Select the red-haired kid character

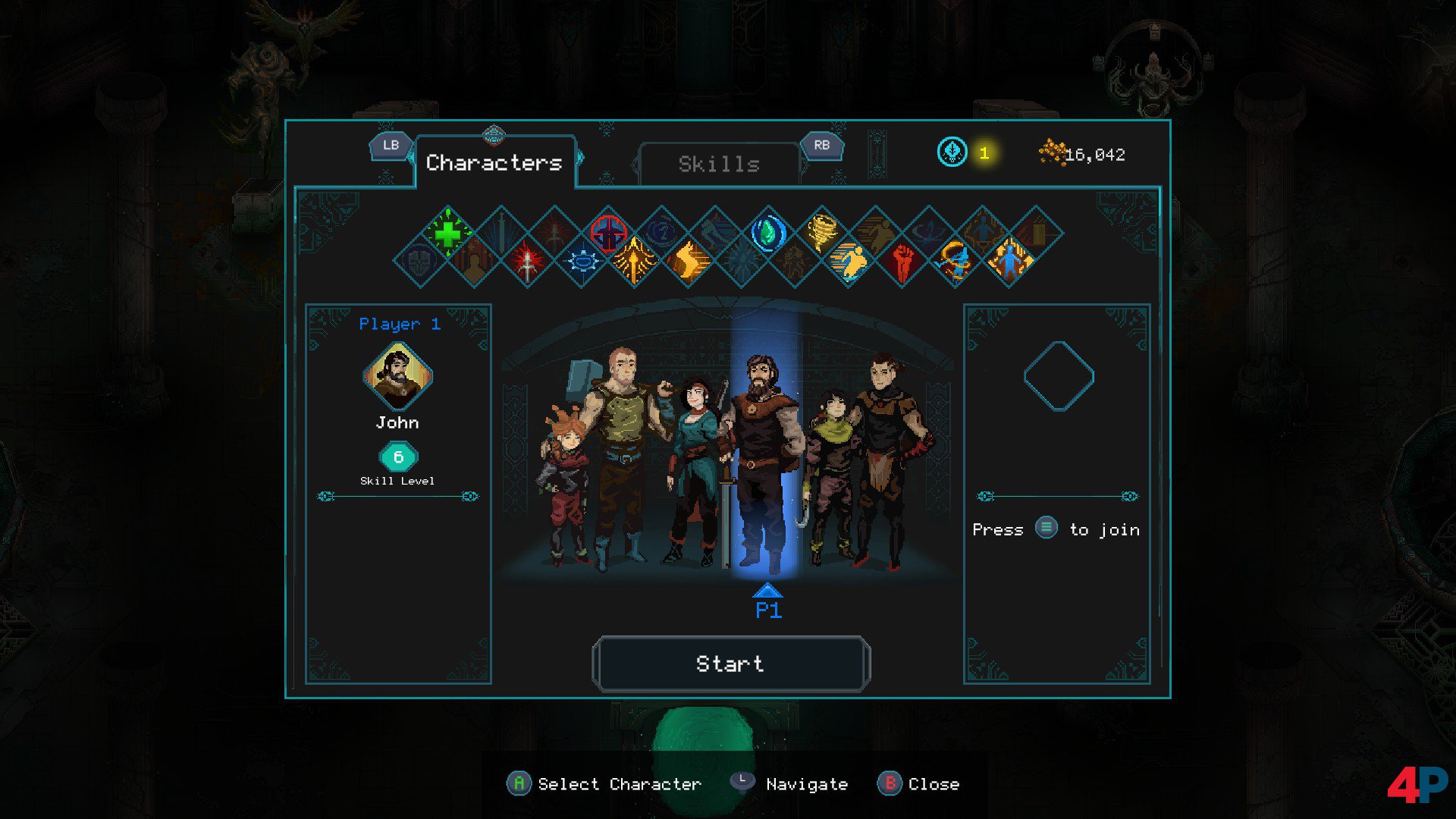point(565,485)
